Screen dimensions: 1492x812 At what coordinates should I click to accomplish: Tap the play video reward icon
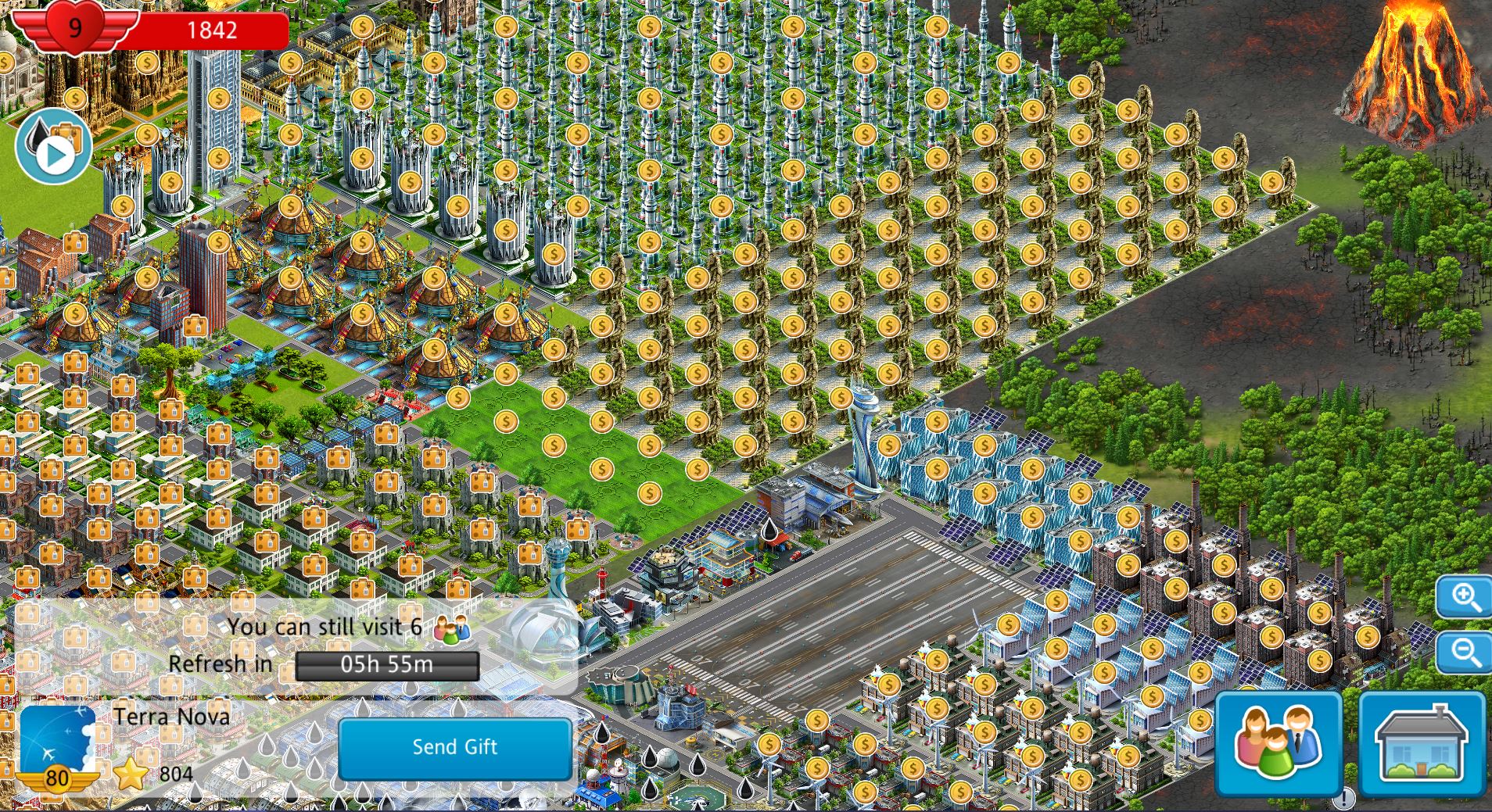[x=53, y=148]
